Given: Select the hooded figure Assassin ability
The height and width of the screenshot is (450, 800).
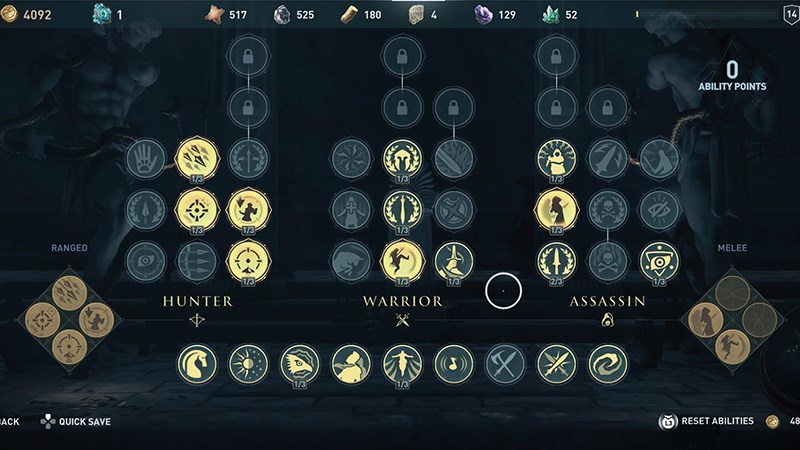Looking at the screenshot, I should click(x=556, y=158).
